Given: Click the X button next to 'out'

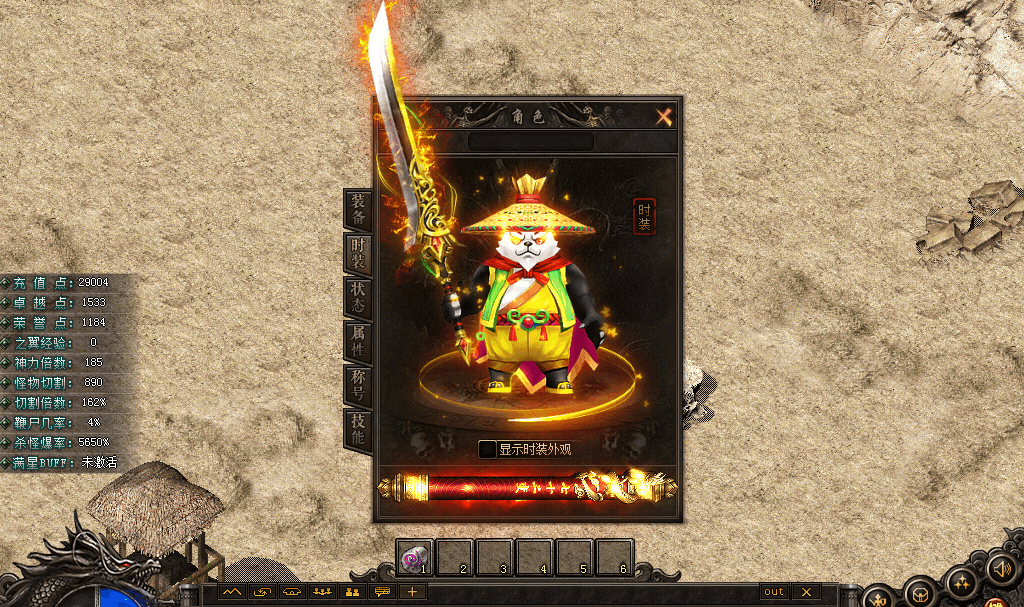Looking at the screenshot, I should pos(806,592).
